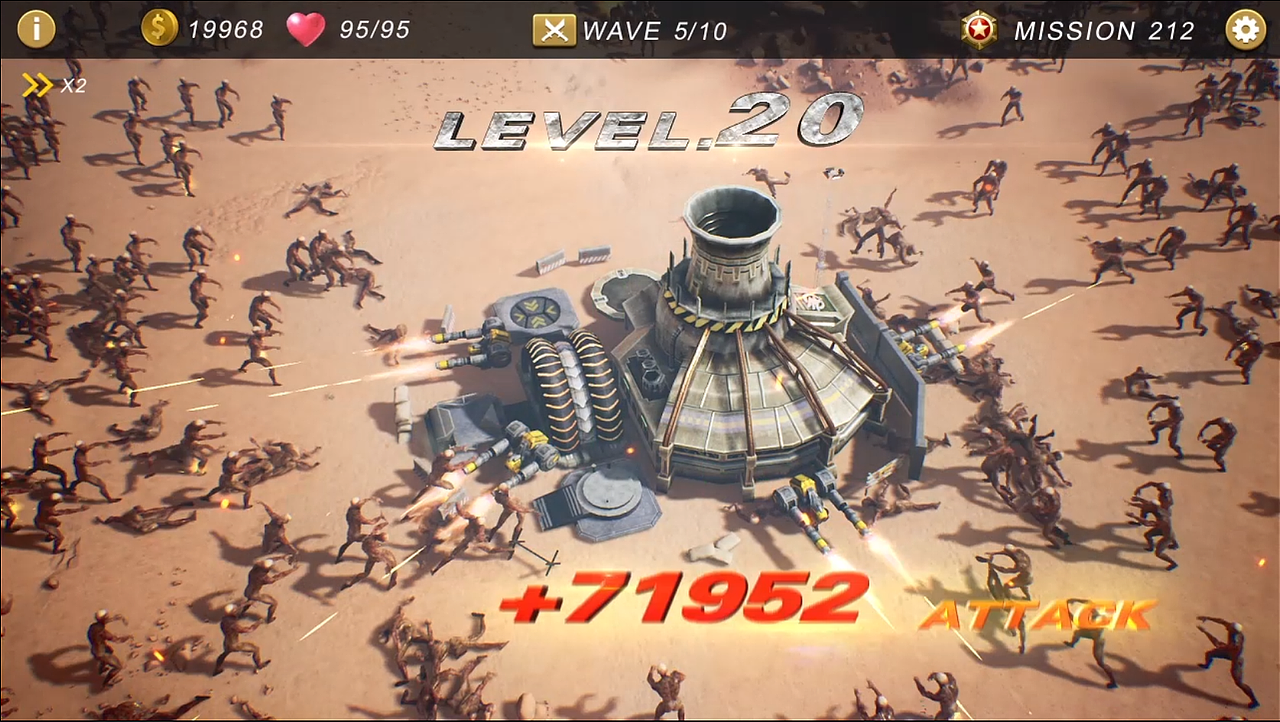1280x722 pixels.
Task: Click the crossed swords wave icon
Action: coord(554,29)
